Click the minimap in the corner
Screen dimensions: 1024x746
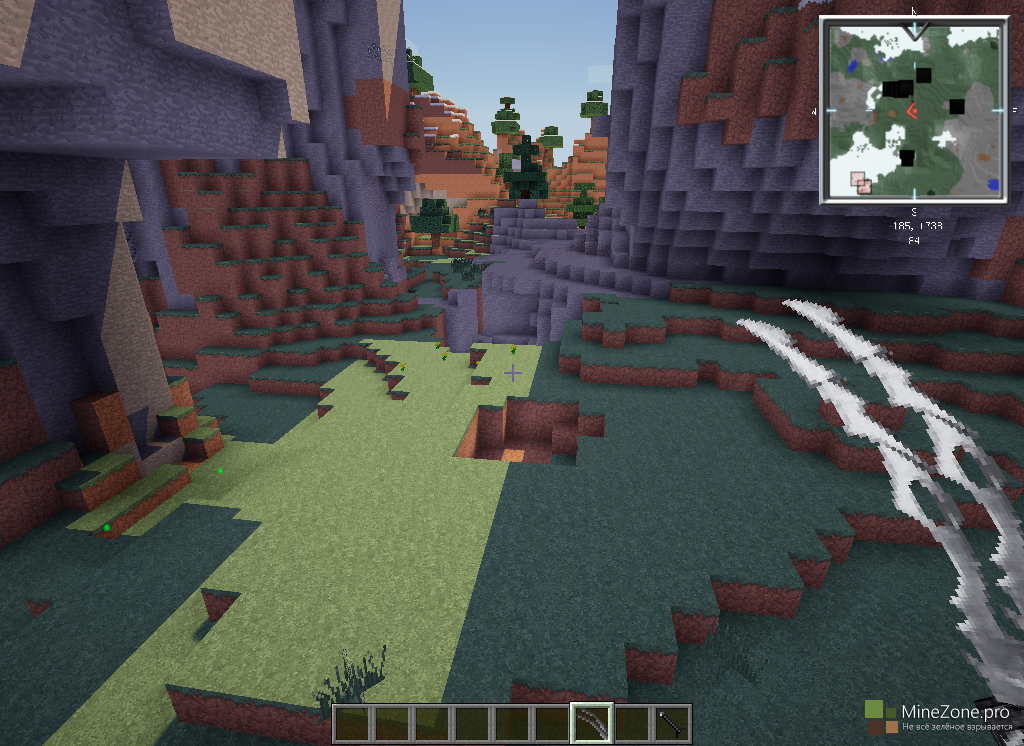[x=914, y=111]
